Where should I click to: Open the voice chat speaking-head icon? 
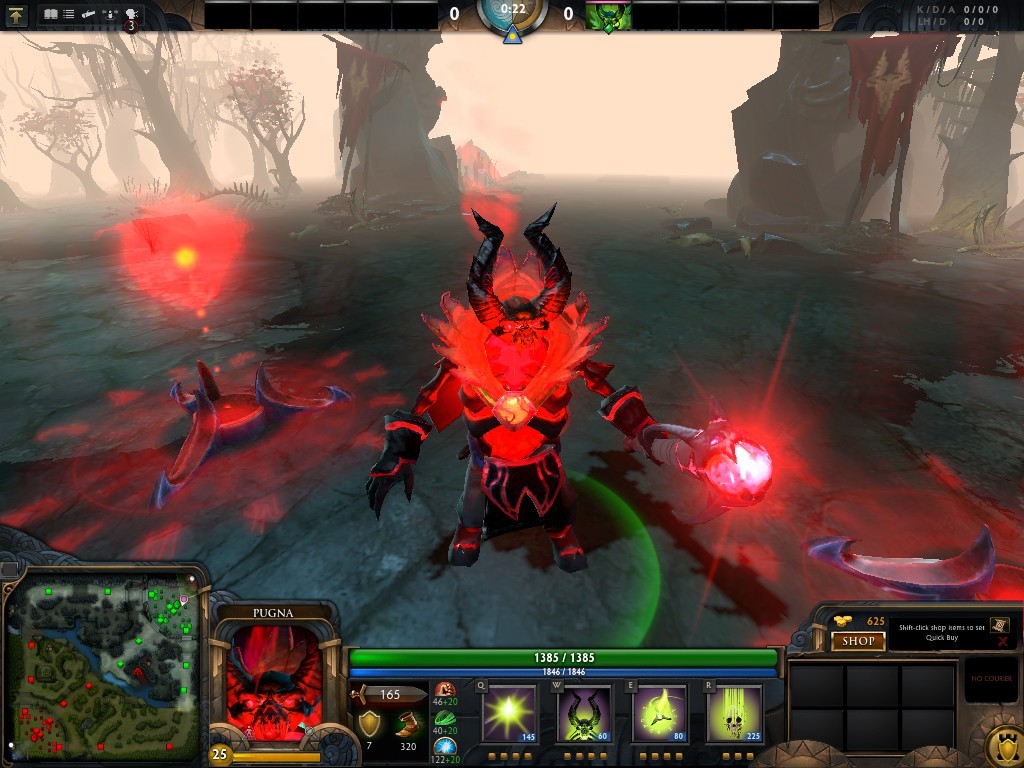[x=131, y=15]
